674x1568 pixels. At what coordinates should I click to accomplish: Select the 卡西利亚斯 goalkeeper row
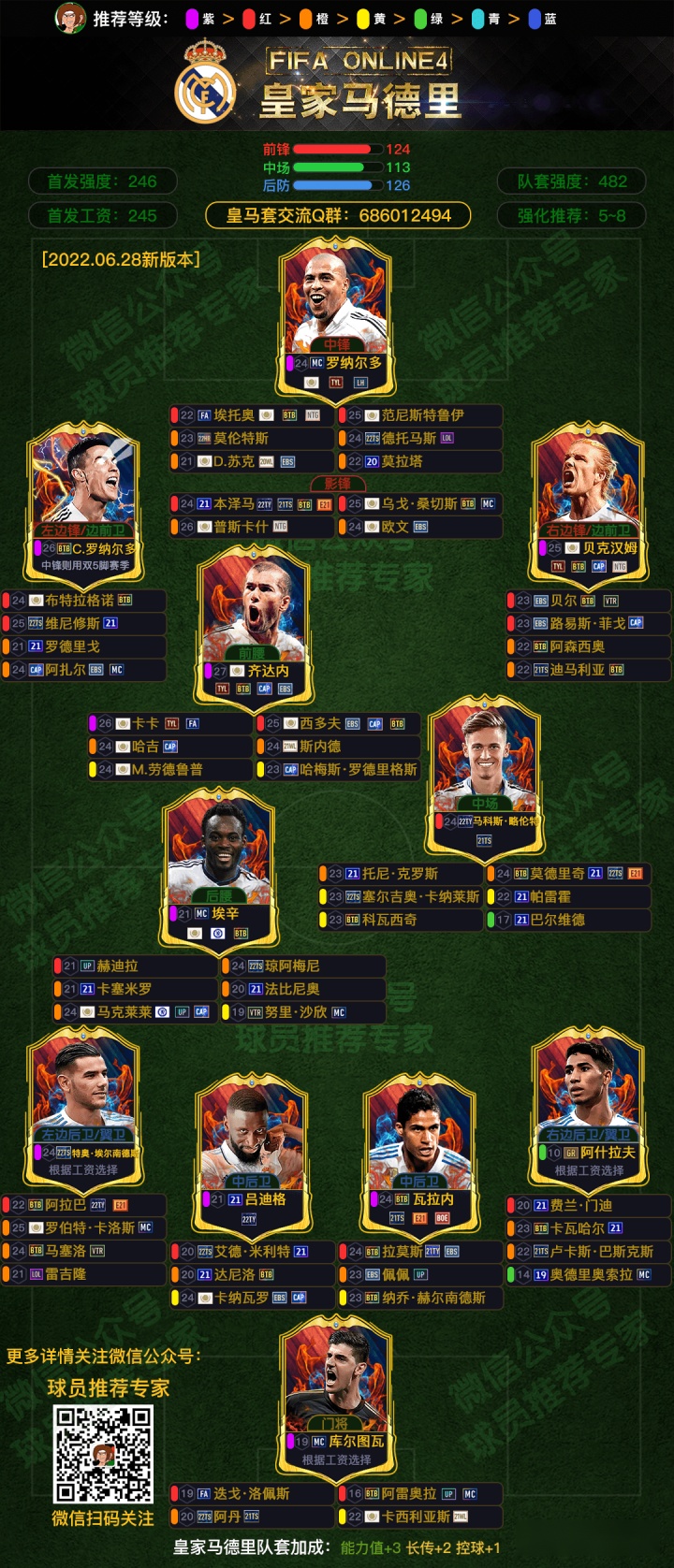pyautogui.click(x=419, y=1517)
